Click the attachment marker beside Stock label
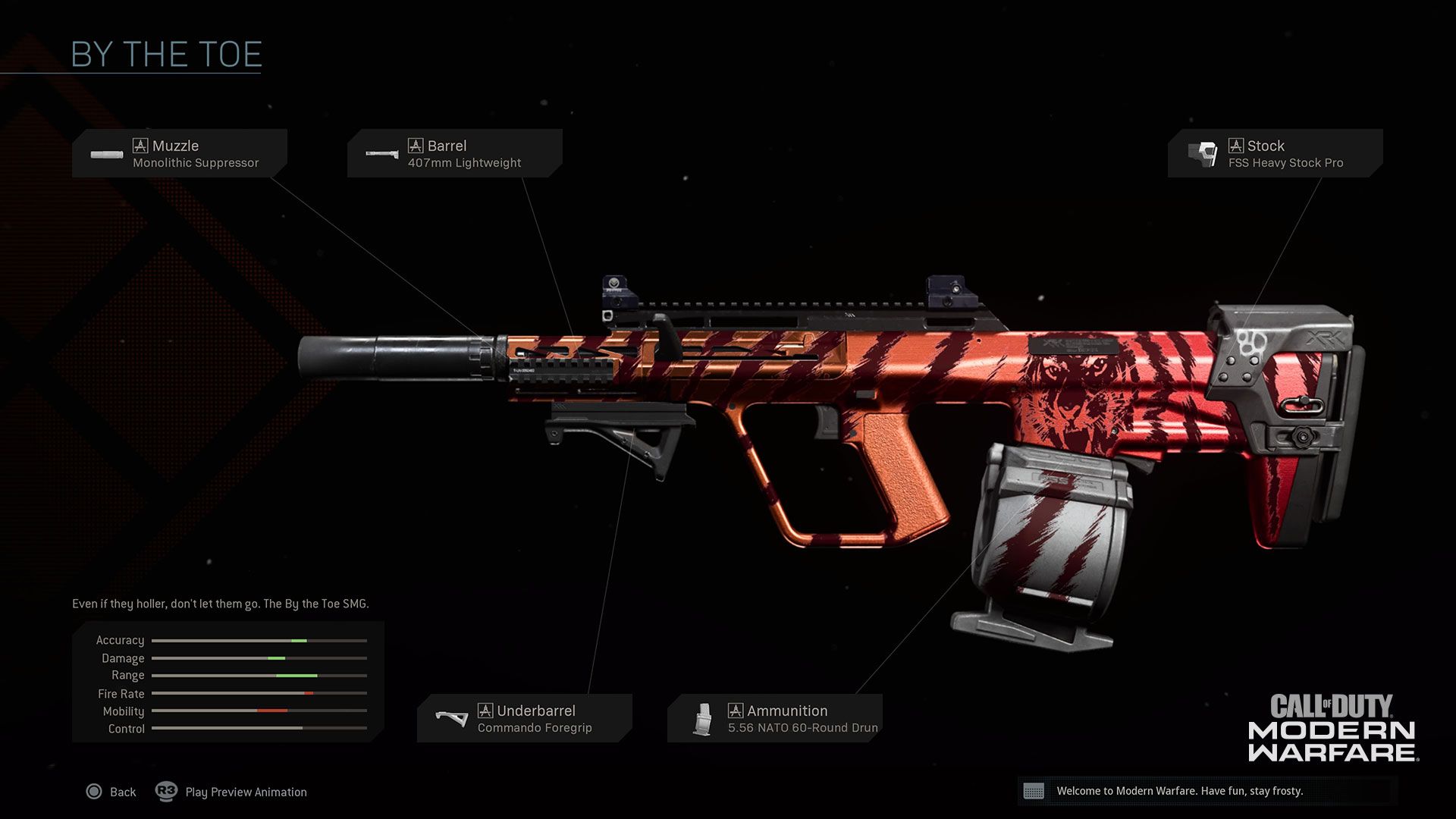The image size is (1456, 819). coord(1237,146)
